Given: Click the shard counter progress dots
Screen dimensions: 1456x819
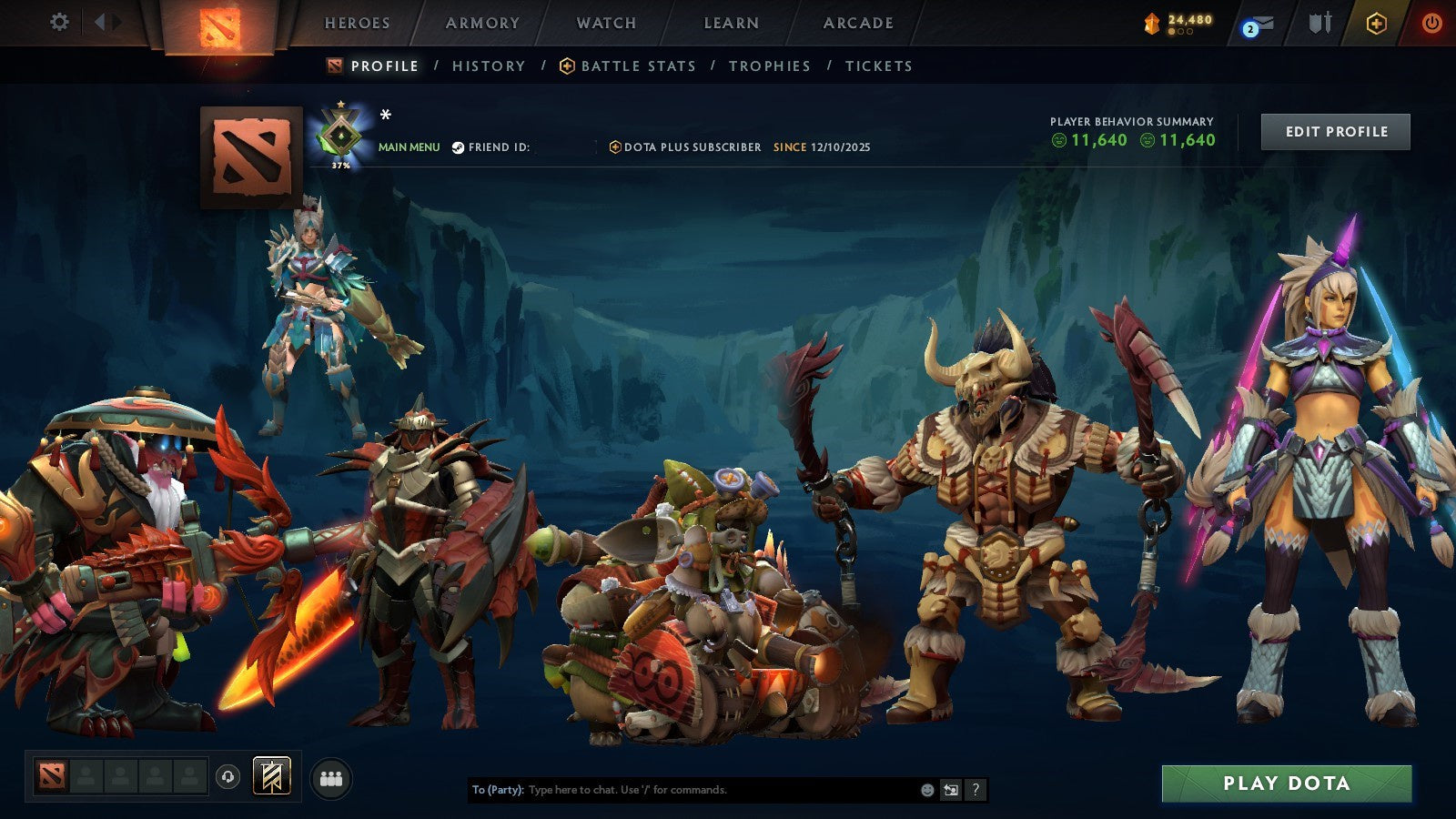Looking at the screenshot, I should click(x=1178, y=33).
